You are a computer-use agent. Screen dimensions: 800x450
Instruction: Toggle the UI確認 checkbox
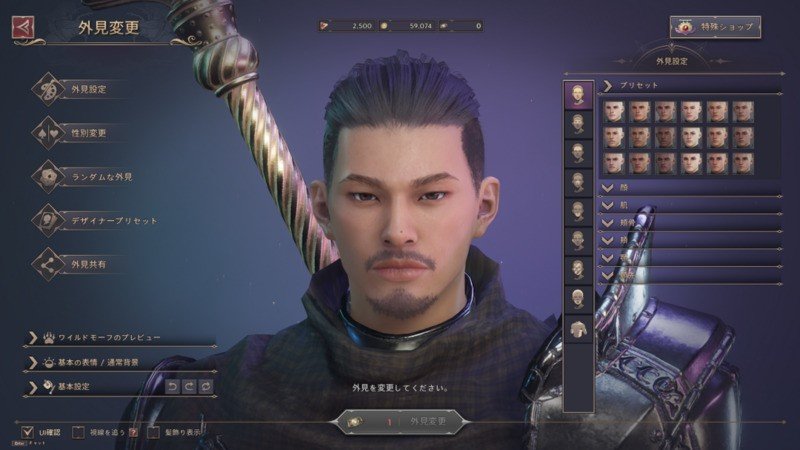coord(29,432)
